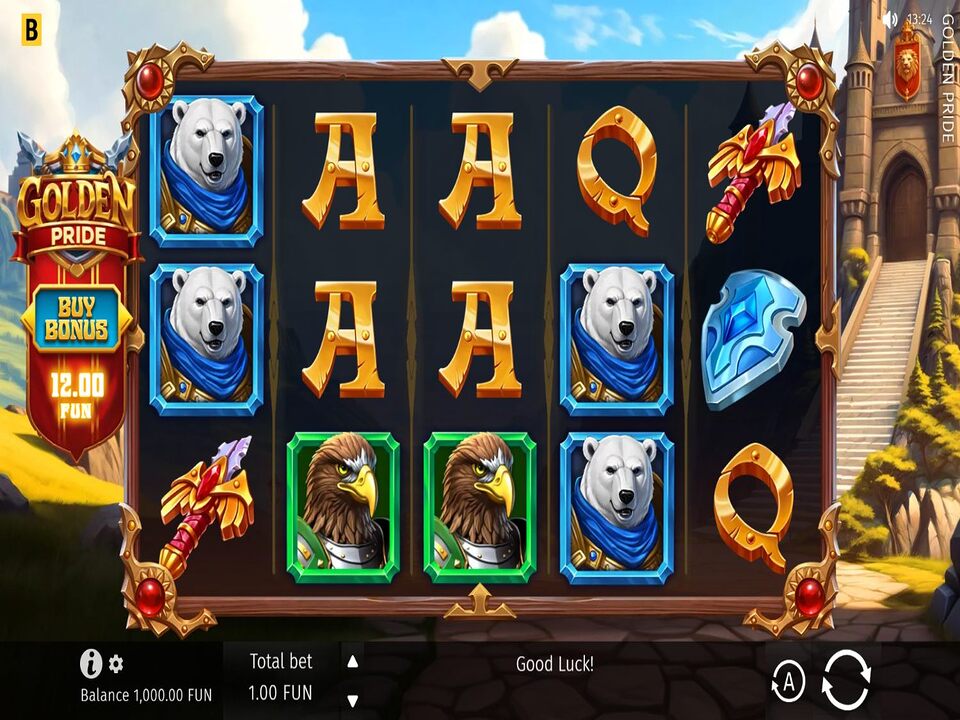Enable autoplay with the circled A button
The height and width of the screenshot is (720, 960).
tap(788, 682)
